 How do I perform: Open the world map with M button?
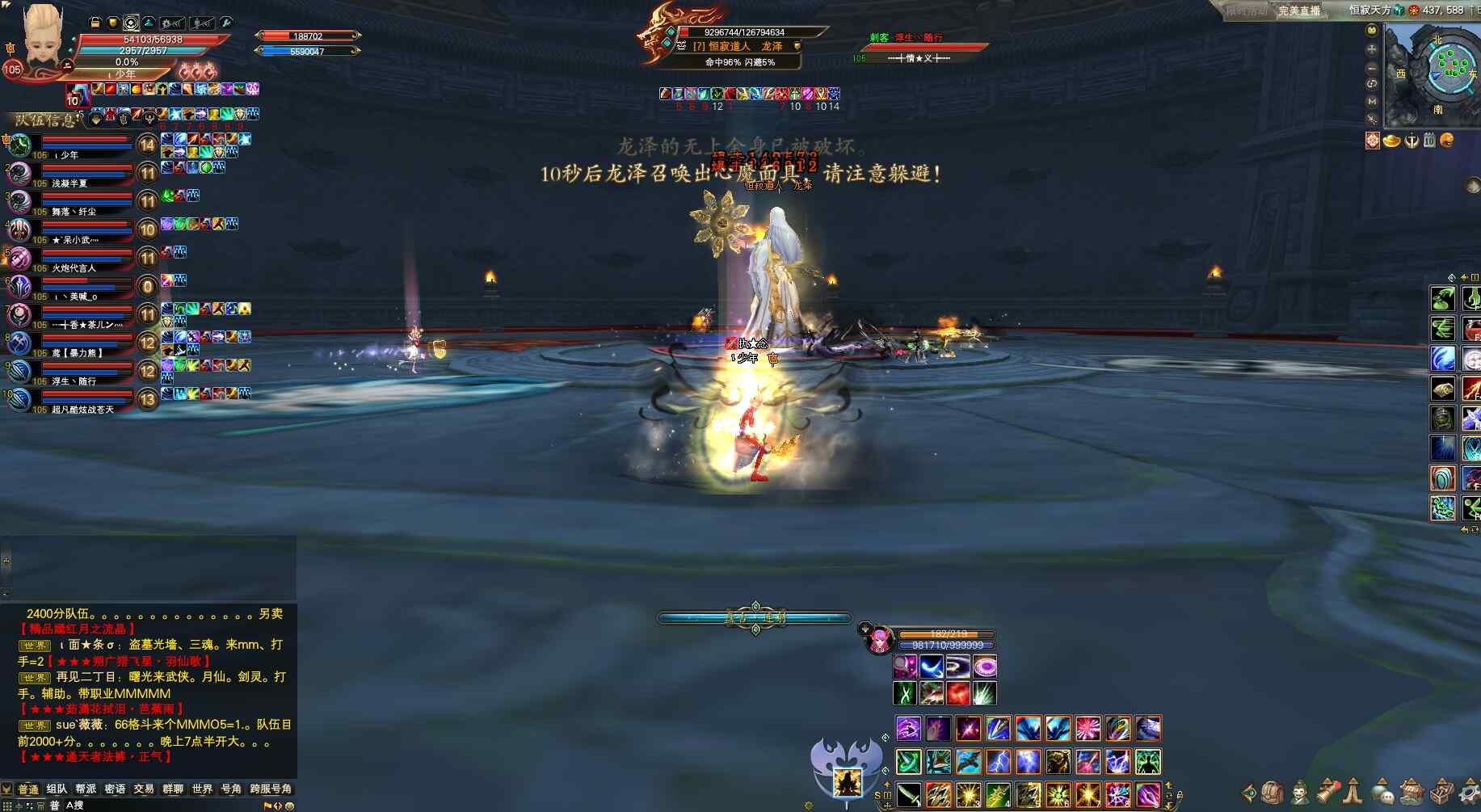1372,102
